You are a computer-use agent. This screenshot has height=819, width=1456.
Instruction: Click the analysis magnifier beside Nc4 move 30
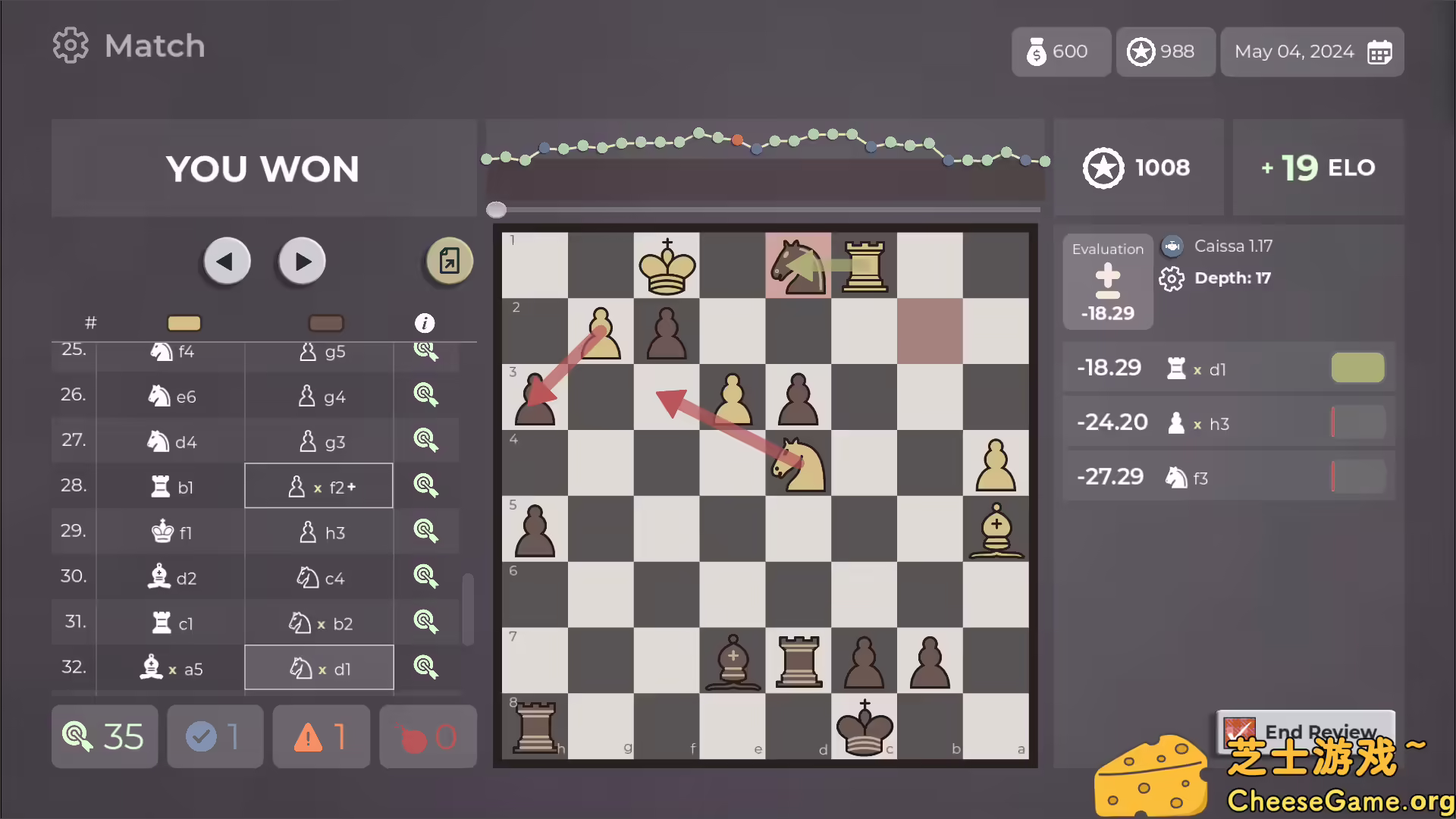pos(426,577)
